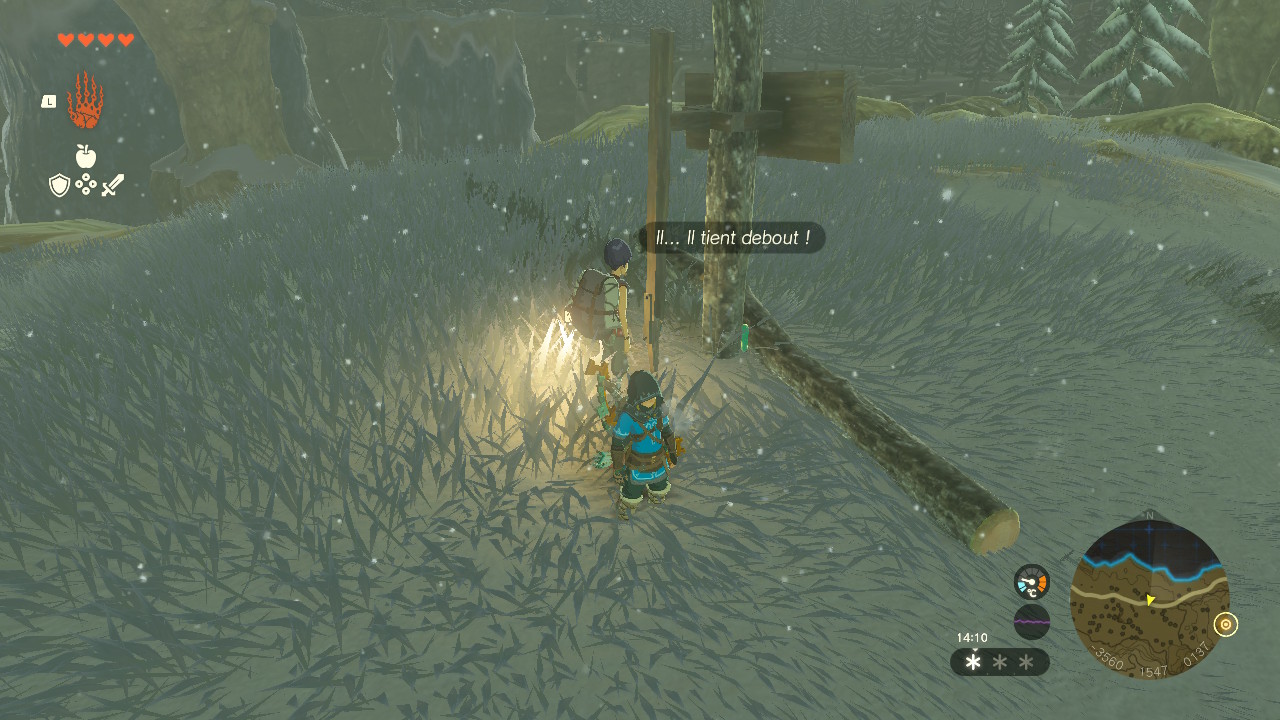1280x720 pixels.
Task: Show the snowflake weather forecast panel
Action: coord(999,662)
